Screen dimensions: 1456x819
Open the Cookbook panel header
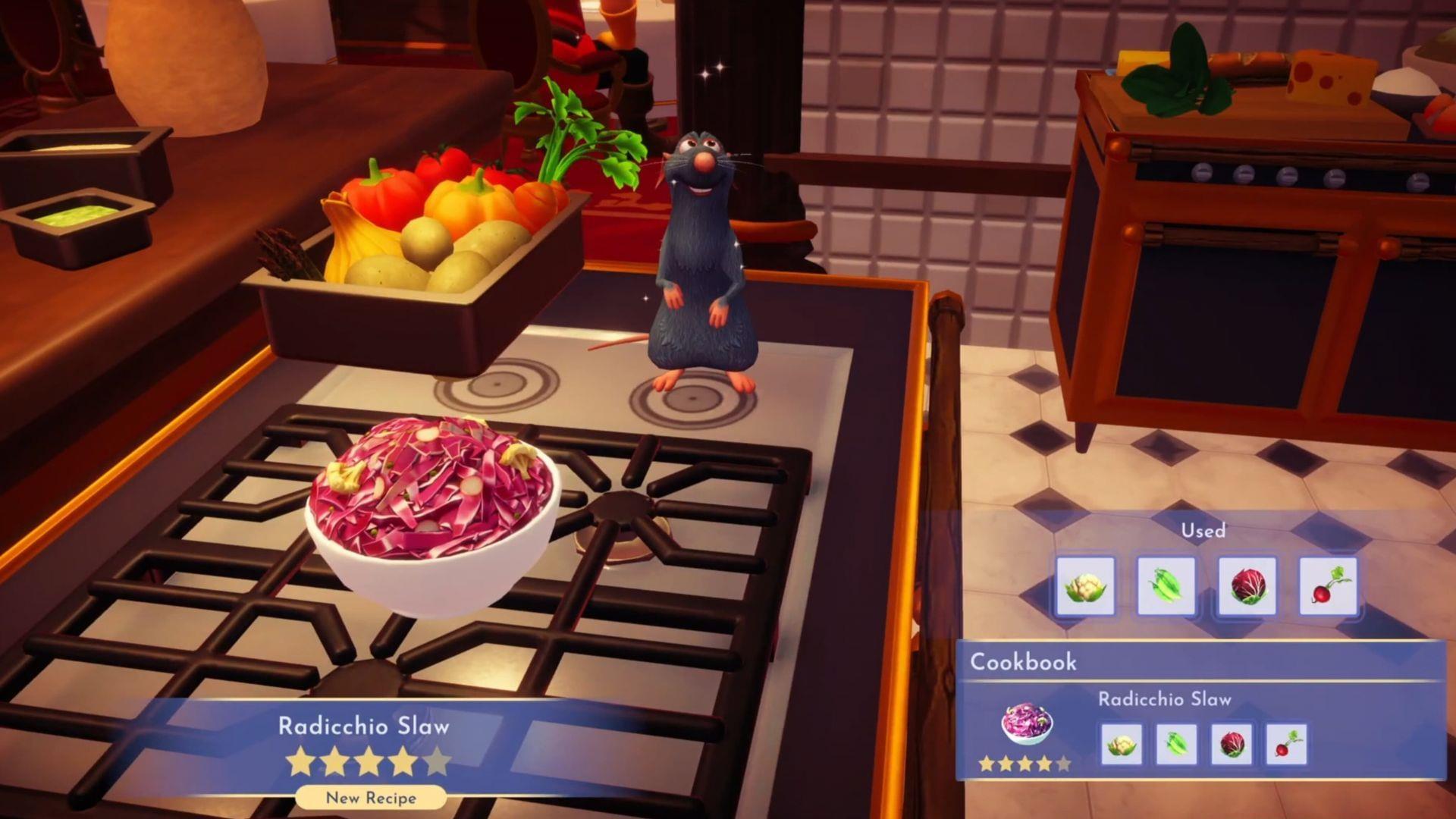pyautogui.click(x=1024, y=662)
